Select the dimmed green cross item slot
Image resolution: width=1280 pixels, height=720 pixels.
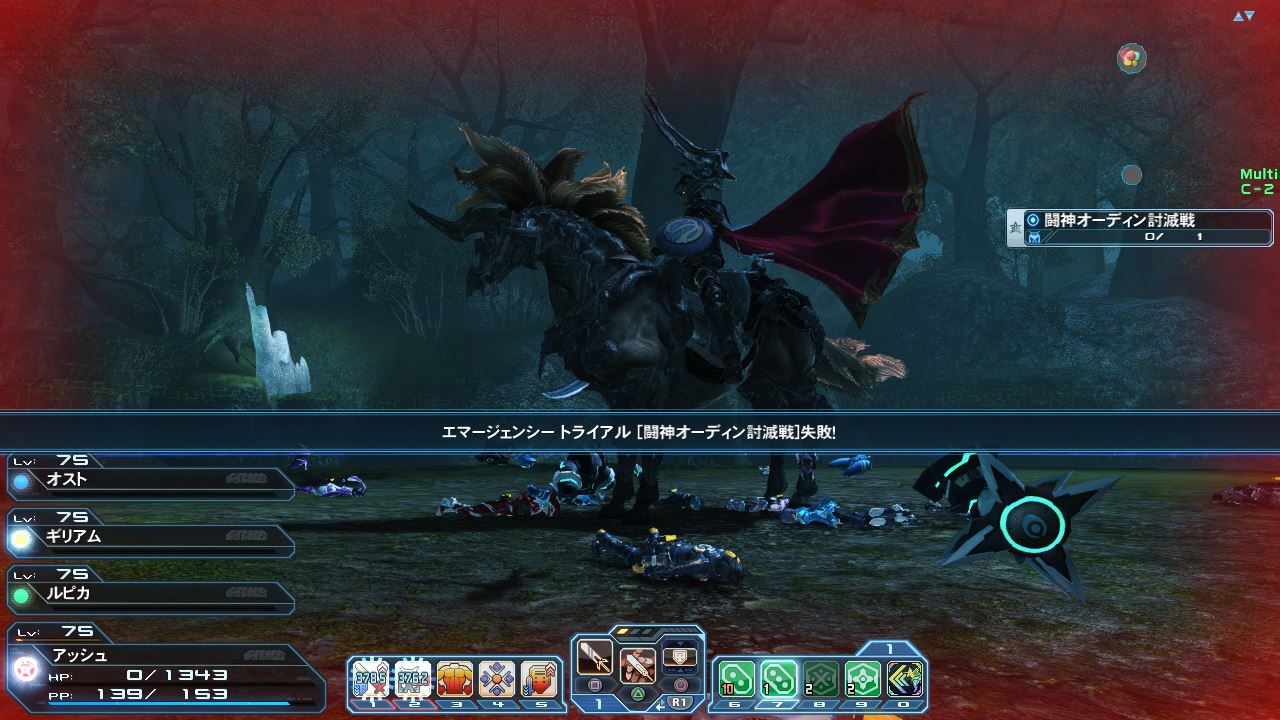[821, 679]
